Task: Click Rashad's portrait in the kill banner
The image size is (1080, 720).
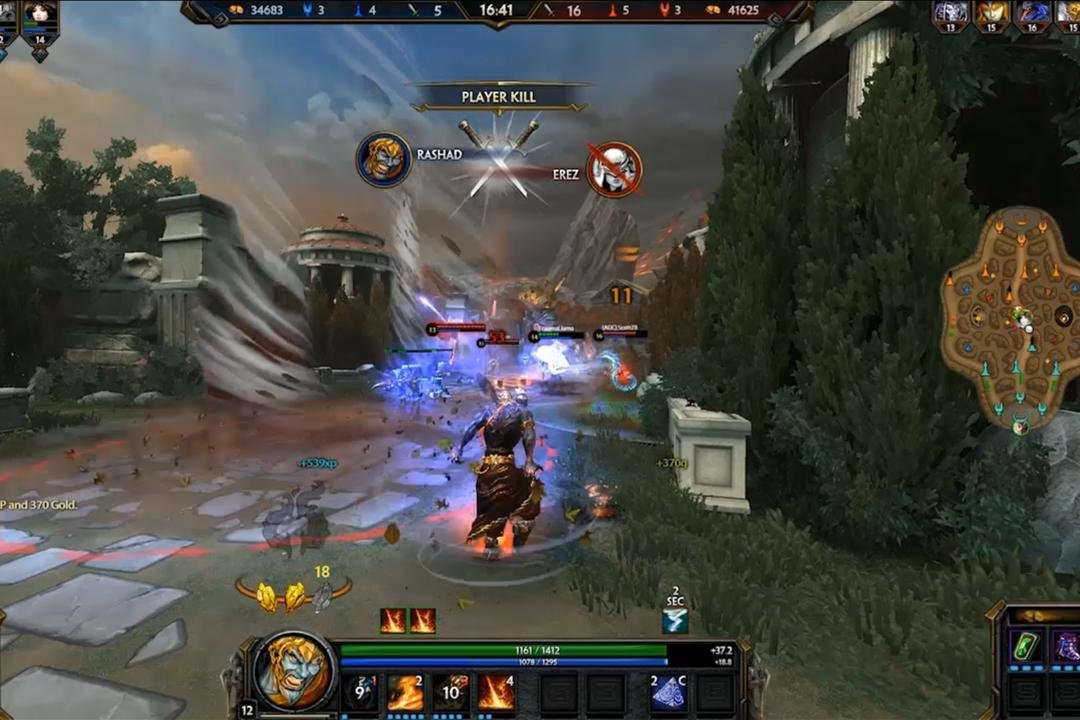Action: 384,160
